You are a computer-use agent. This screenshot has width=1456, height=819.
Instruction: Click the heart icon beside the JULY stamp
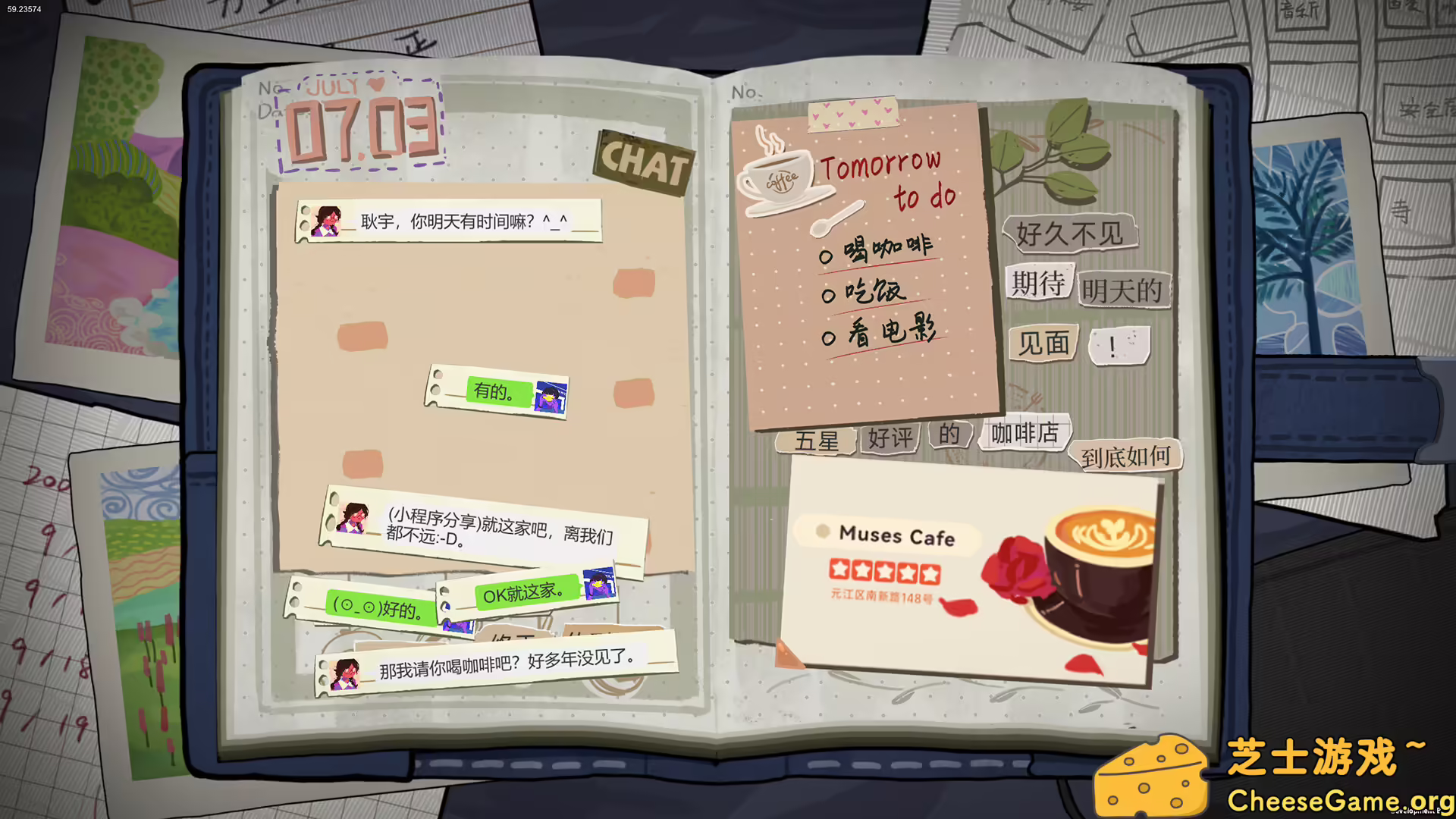pos(376,85)
